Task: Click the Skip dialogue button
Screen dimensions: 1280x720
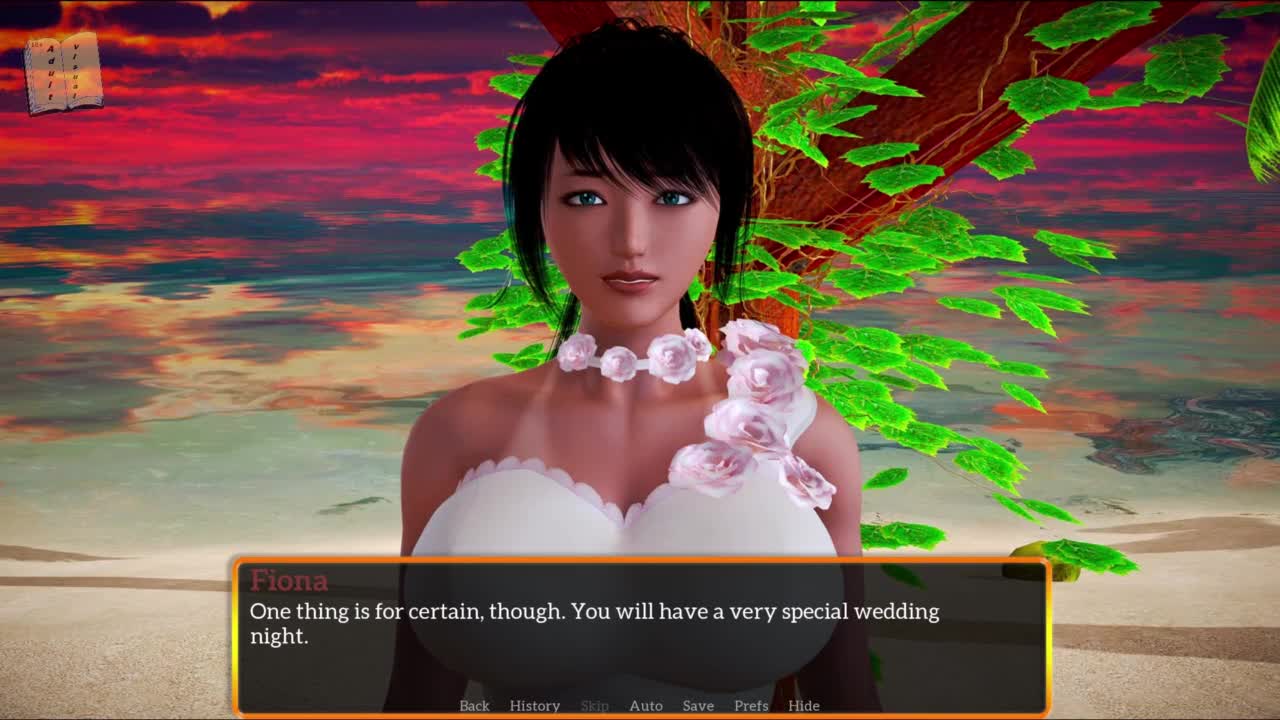Action: [x=594, y=705]
